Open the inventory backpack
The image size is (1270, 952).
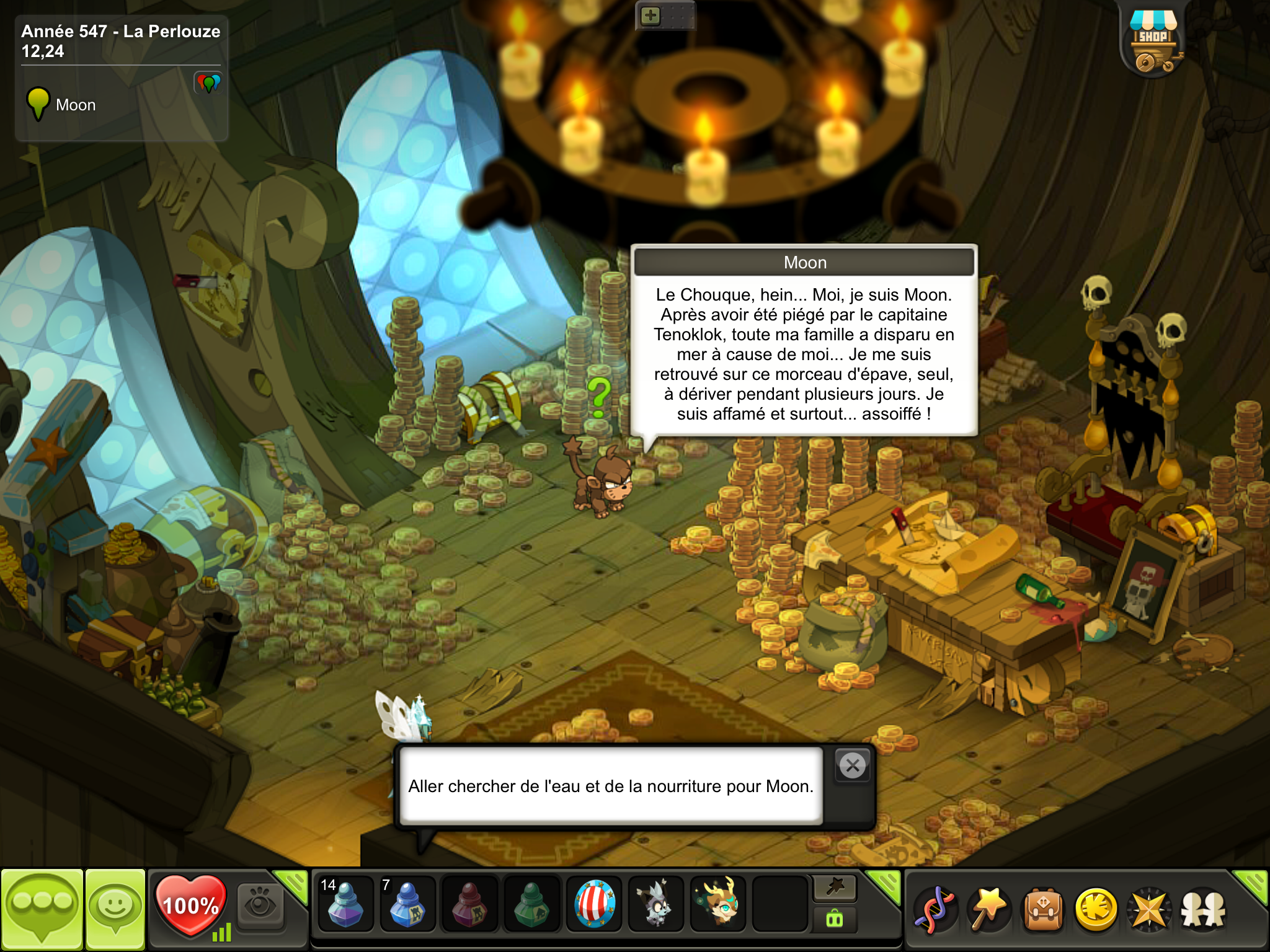1042,910
